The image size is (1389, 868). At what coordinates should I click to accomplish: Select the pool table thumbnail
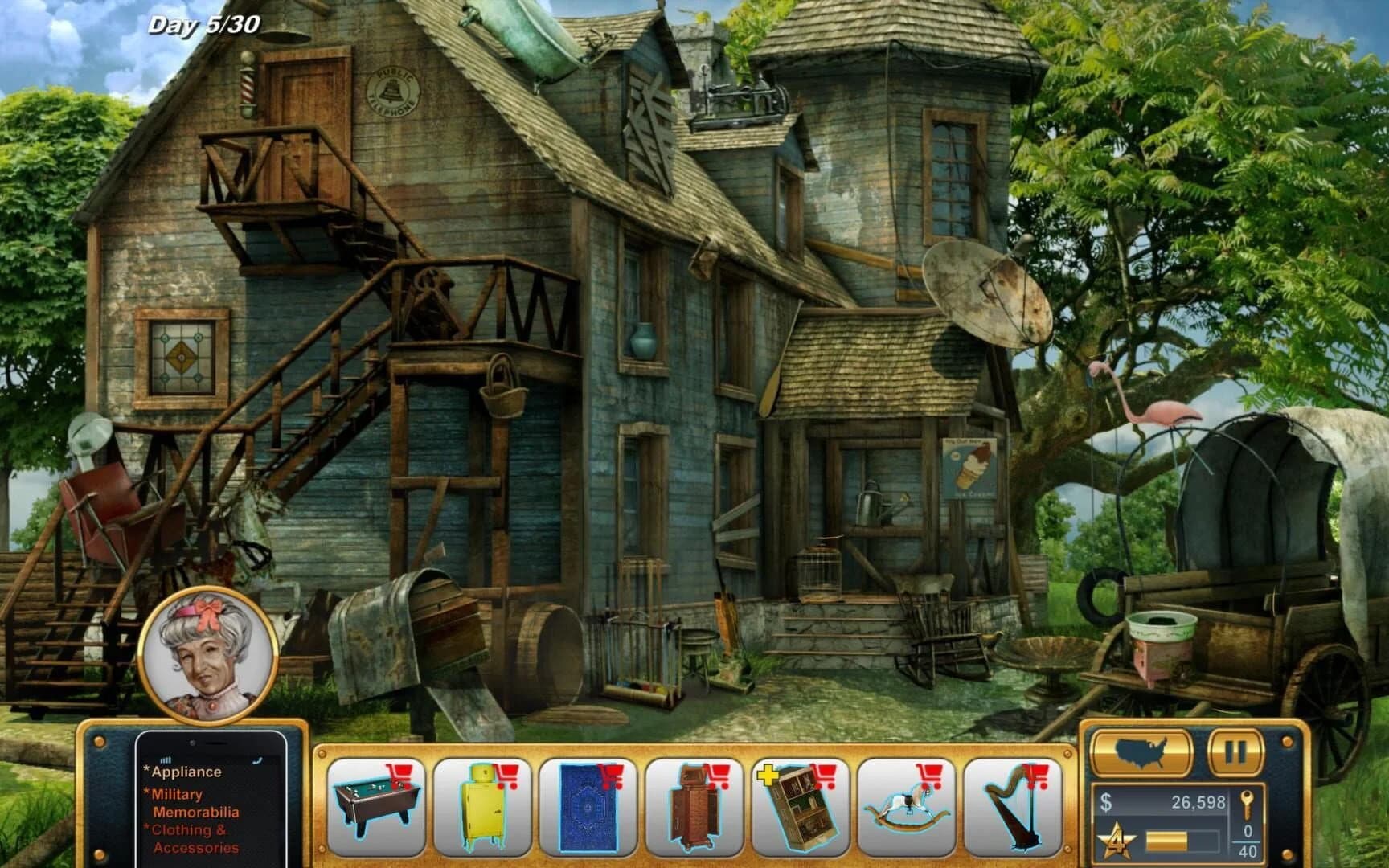(375, 806)
